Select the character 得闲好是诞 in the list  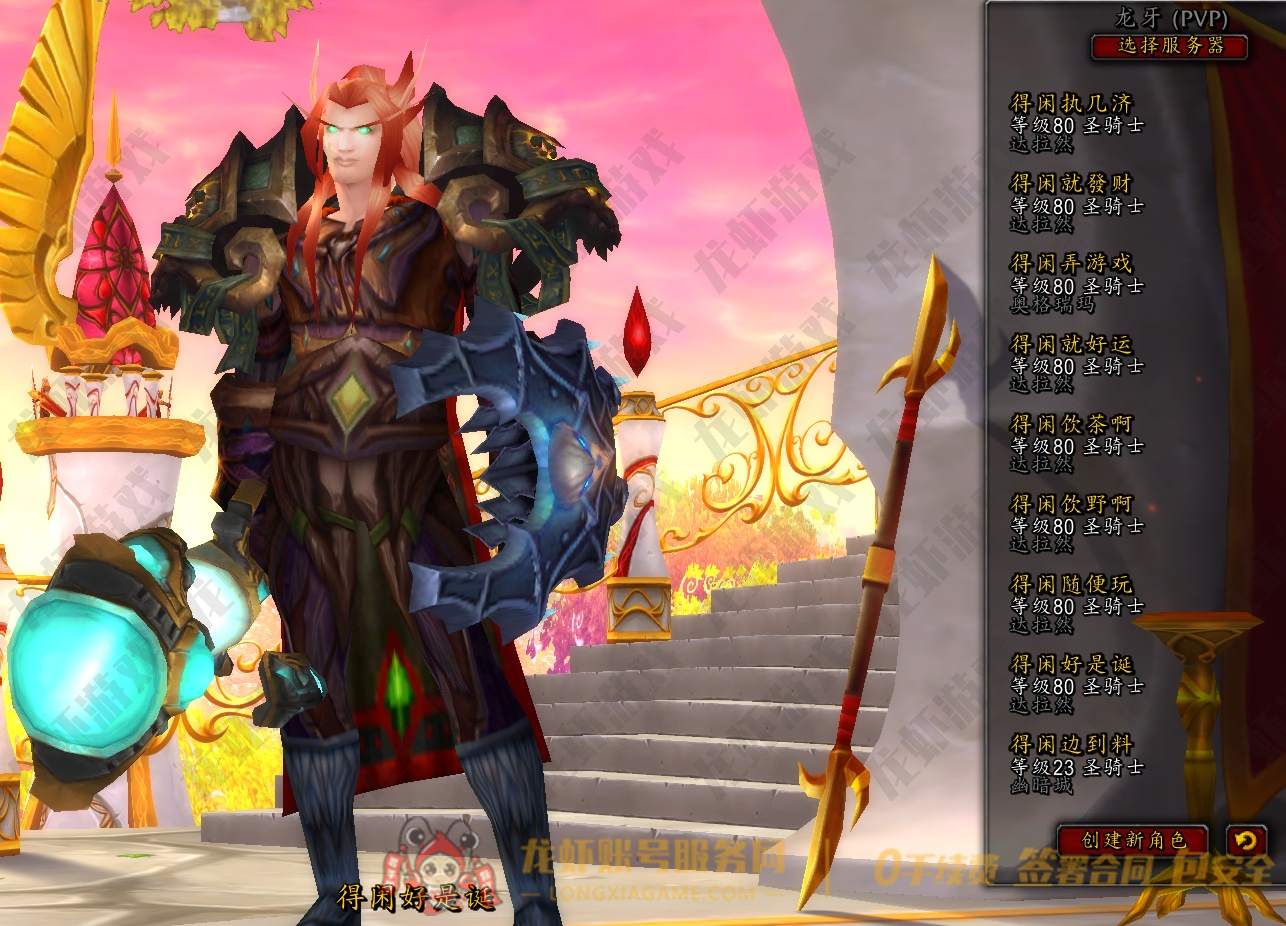[1076, 683]
